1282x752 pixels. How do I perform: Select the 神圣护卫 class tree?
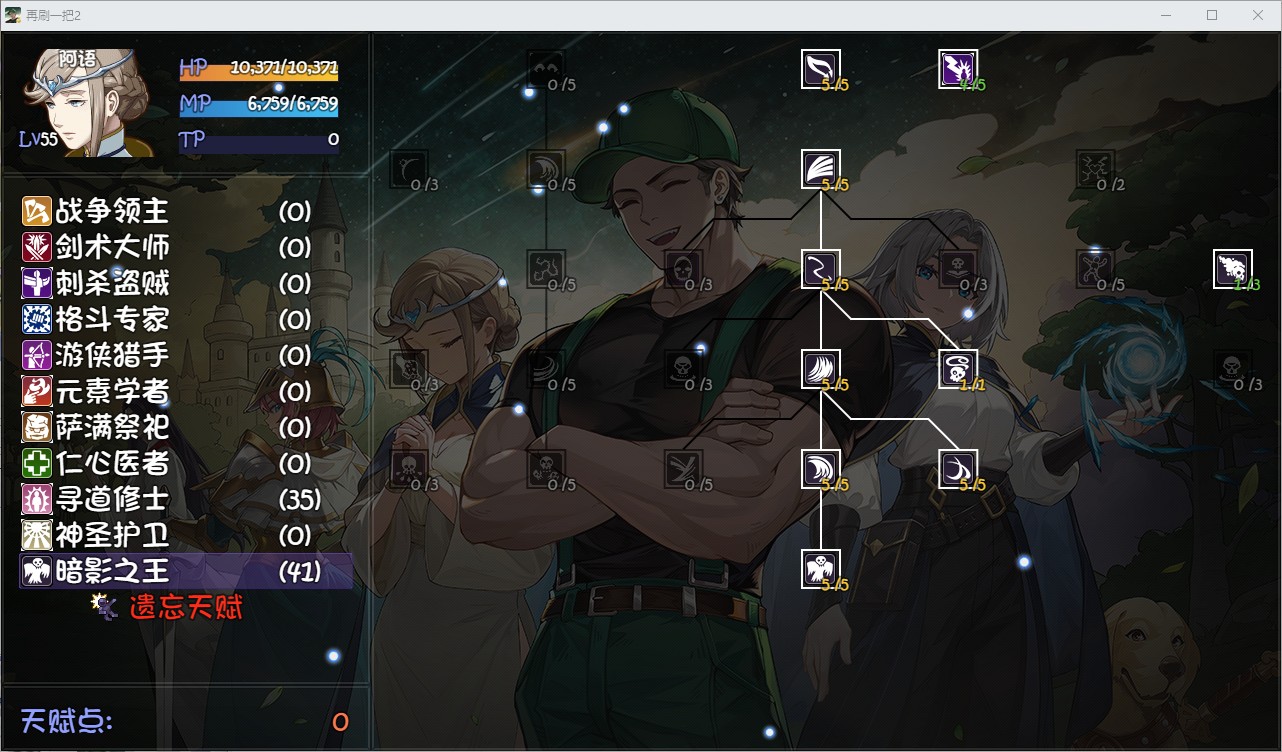(96, 535)
